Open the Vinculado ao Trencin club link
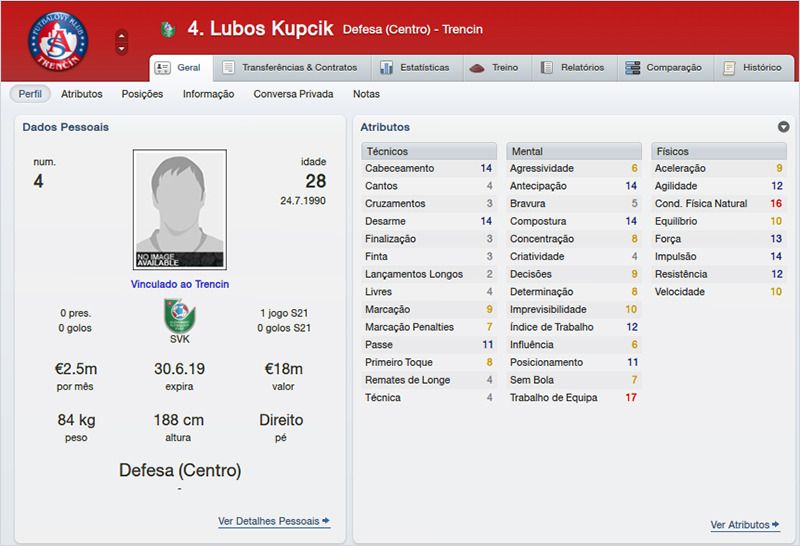 click(x=180, y=284)
